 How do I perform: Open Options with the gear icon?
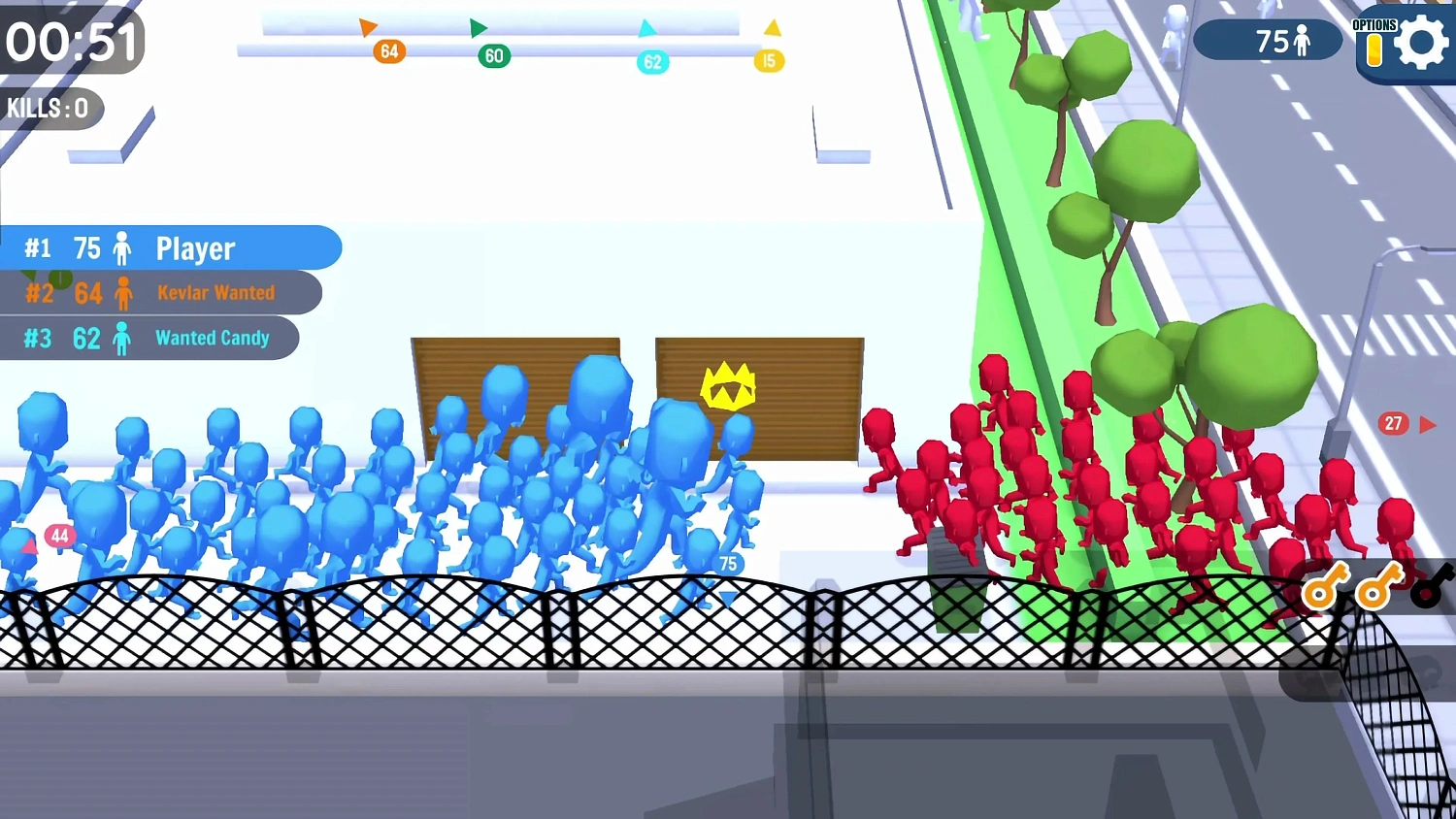tap(1422, 41)
